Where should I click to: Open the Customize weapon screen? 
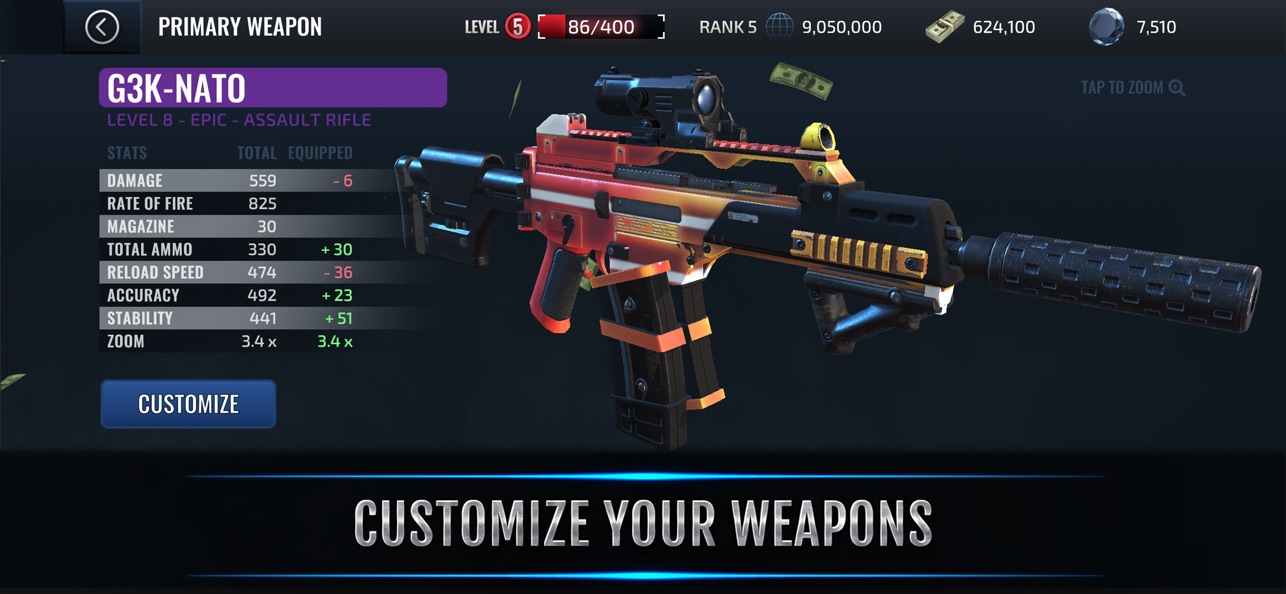tap(188, 404)
